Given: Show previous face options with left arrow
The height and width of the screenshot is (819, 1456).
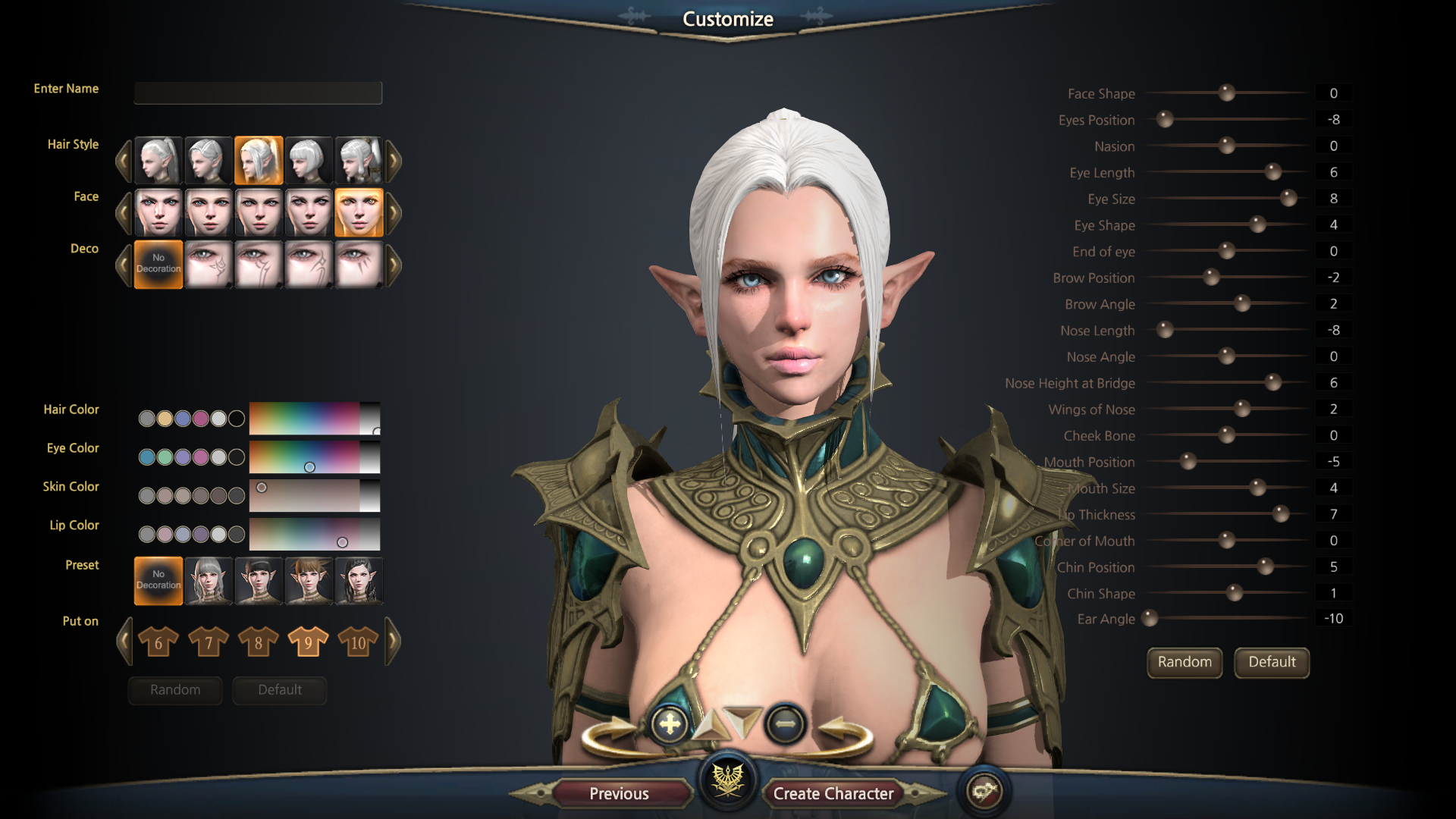Looking at the screenshot, I should (124, 213).
